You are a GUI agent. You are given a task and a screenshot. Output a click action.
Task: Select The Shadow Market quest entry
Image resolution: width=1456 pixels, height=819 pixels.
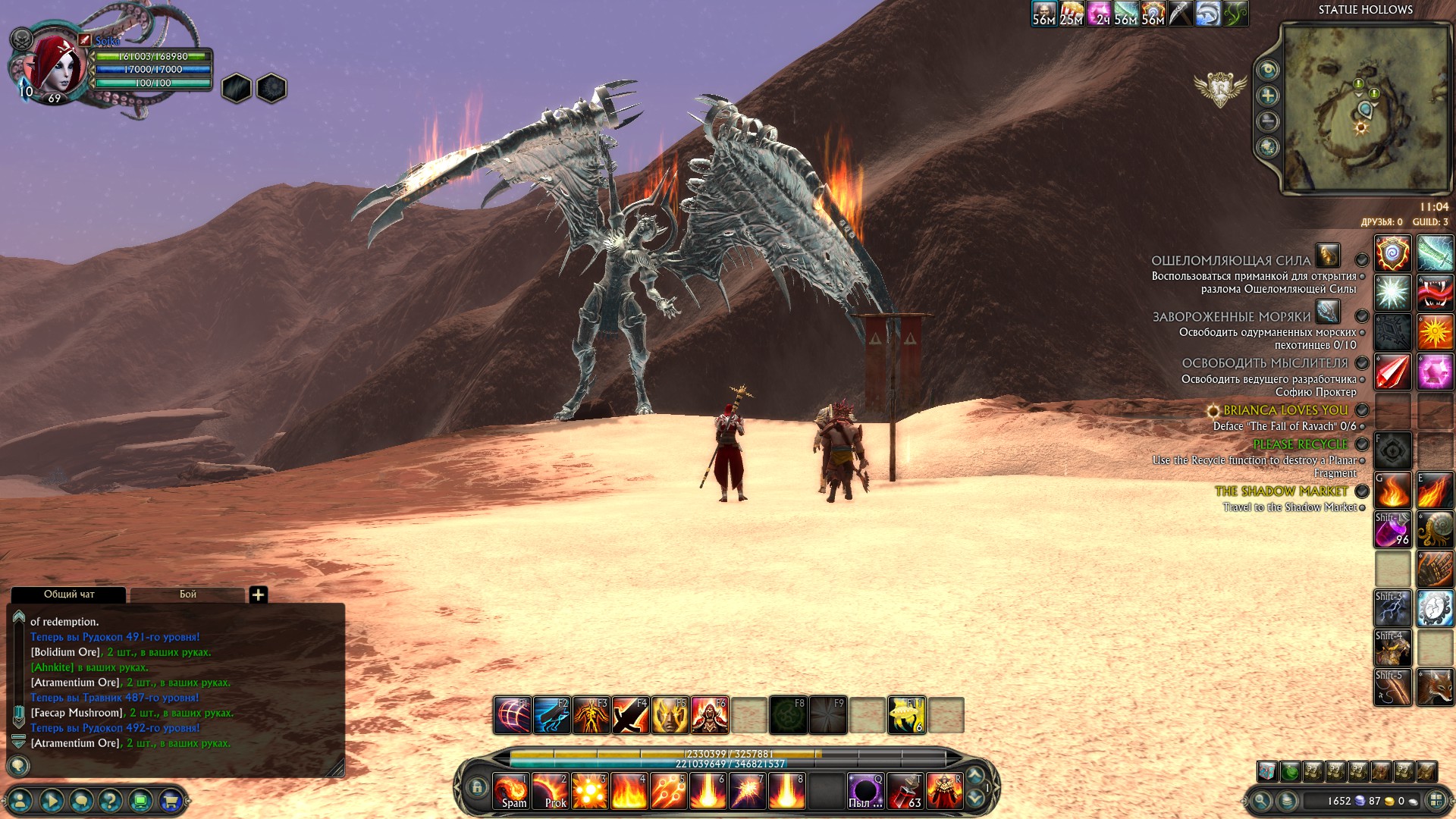click(x=1281, y=491)
